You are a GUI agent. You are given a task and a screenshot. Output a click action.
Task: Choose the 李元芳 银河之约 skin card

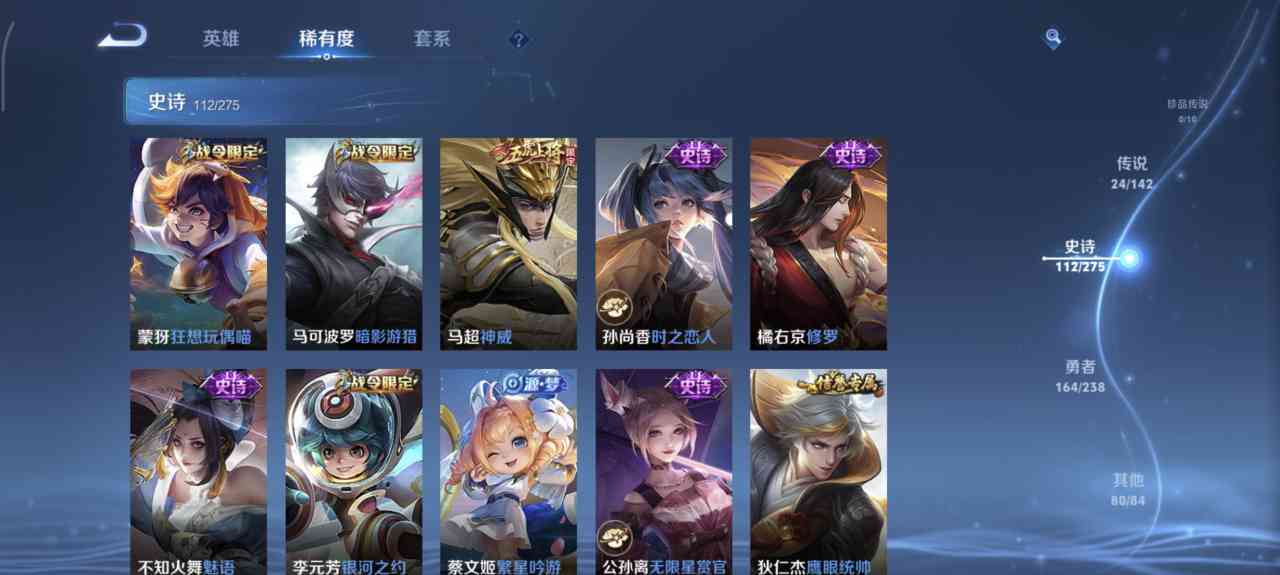point(353,472)
